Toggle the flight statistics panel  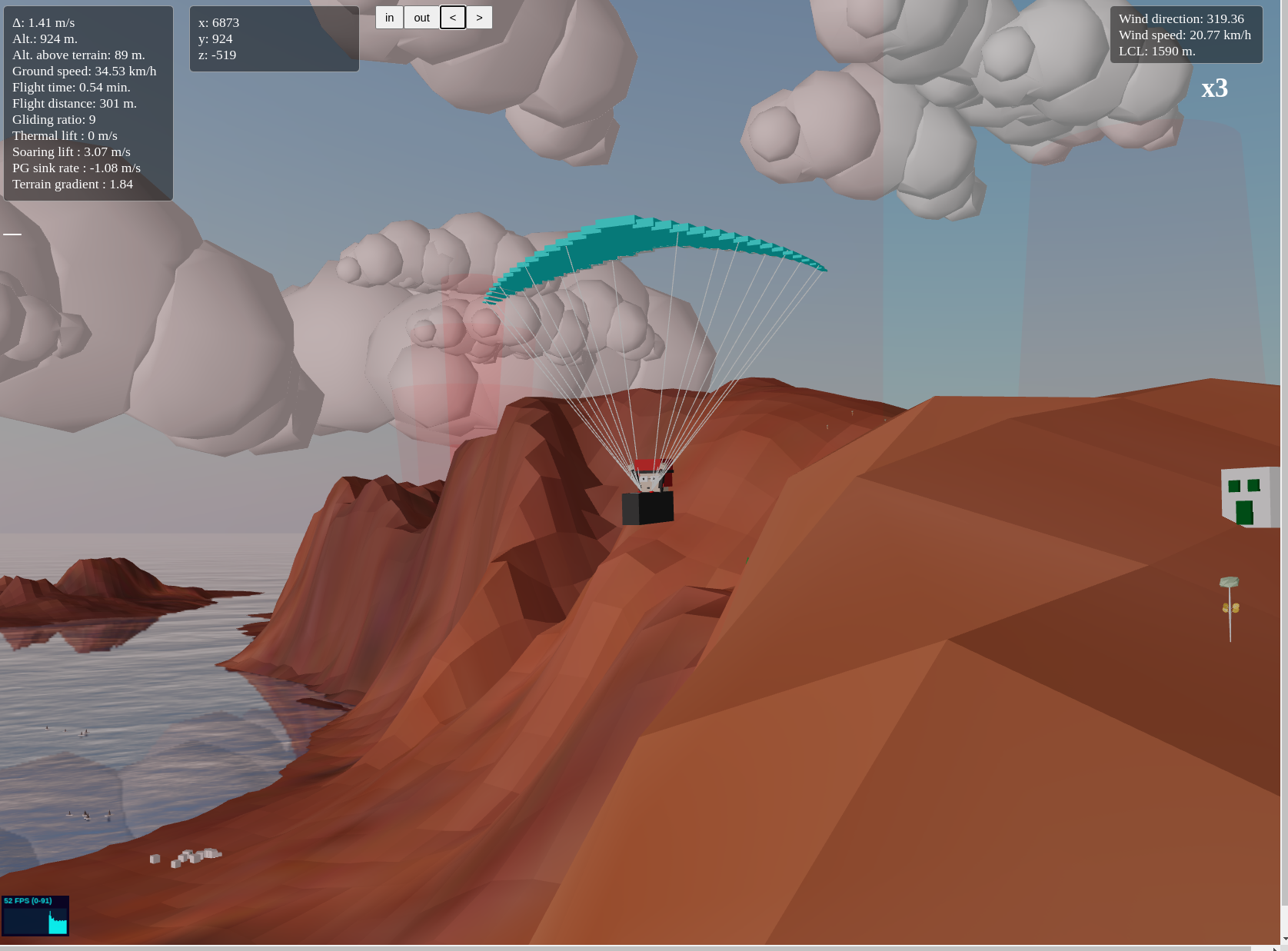pyautogui.click(x=88, y=104)
